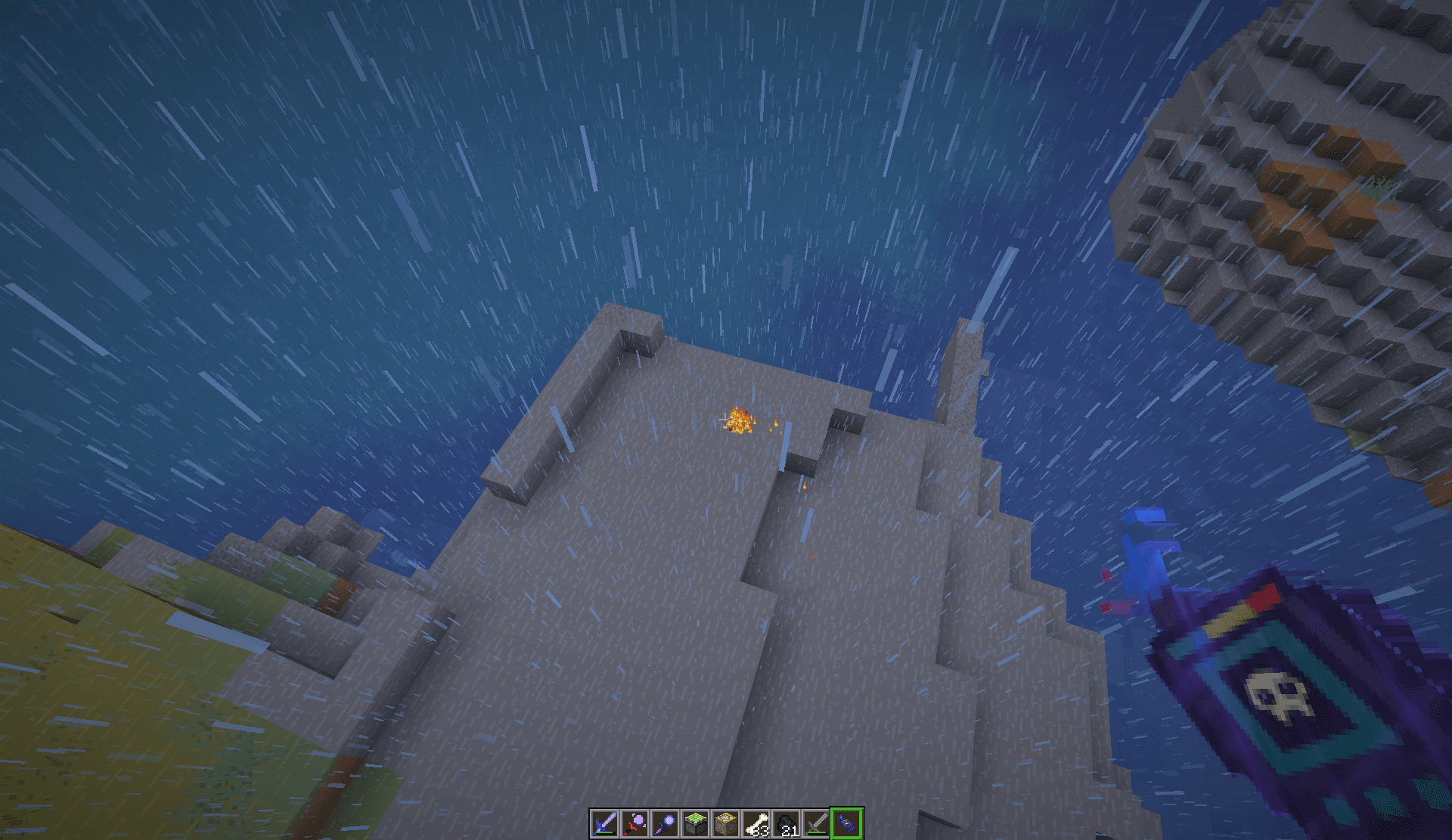Choose the coal stack of 21
Screen dimensions: 1452x840
click(786, 823)
